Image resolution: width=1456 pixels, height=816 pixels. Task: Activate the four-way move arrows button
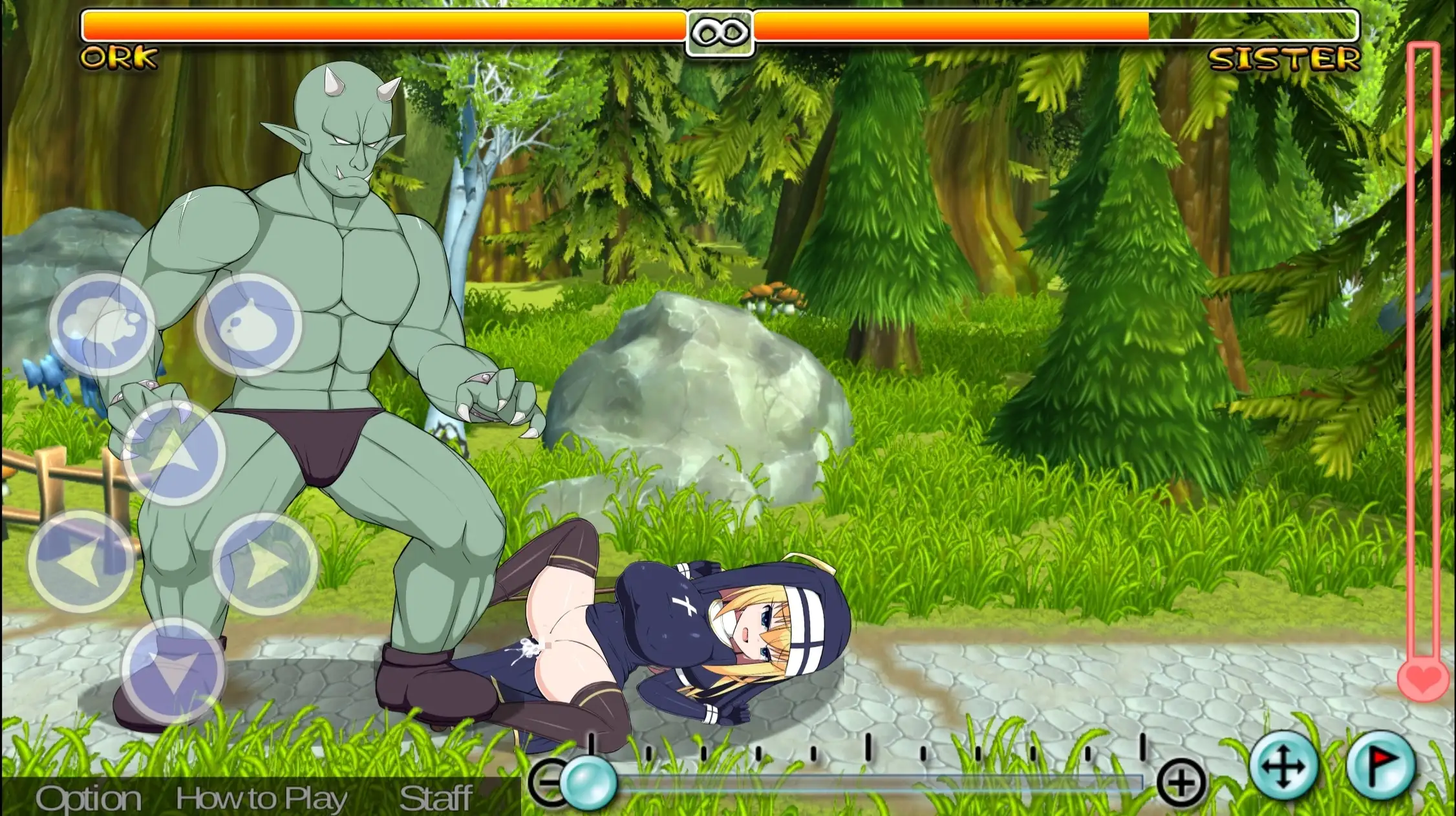point(1284,766)
